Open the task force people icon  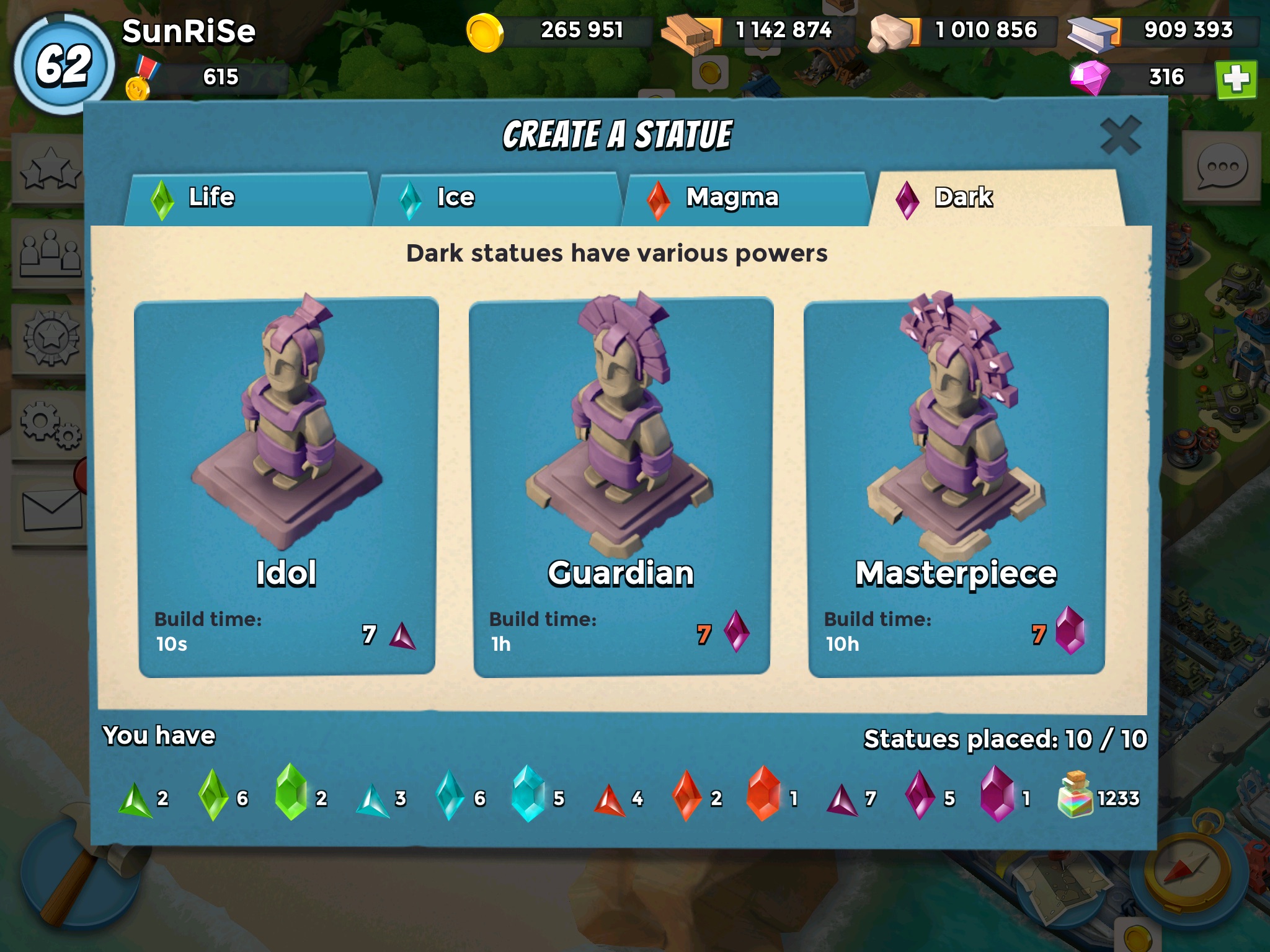[x=50, y=254]
